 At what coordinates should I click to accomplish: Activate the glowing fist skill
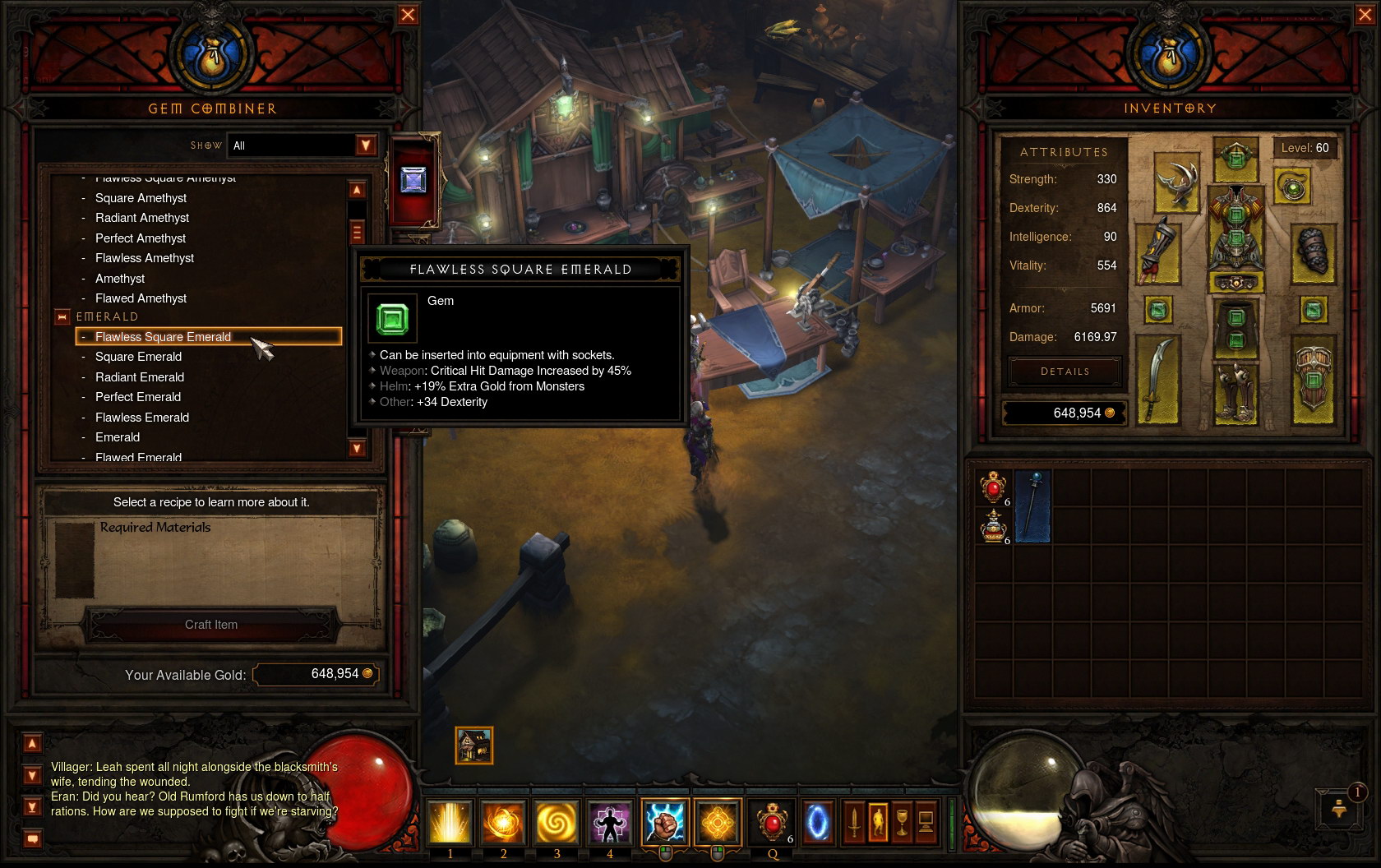[664, 822]
